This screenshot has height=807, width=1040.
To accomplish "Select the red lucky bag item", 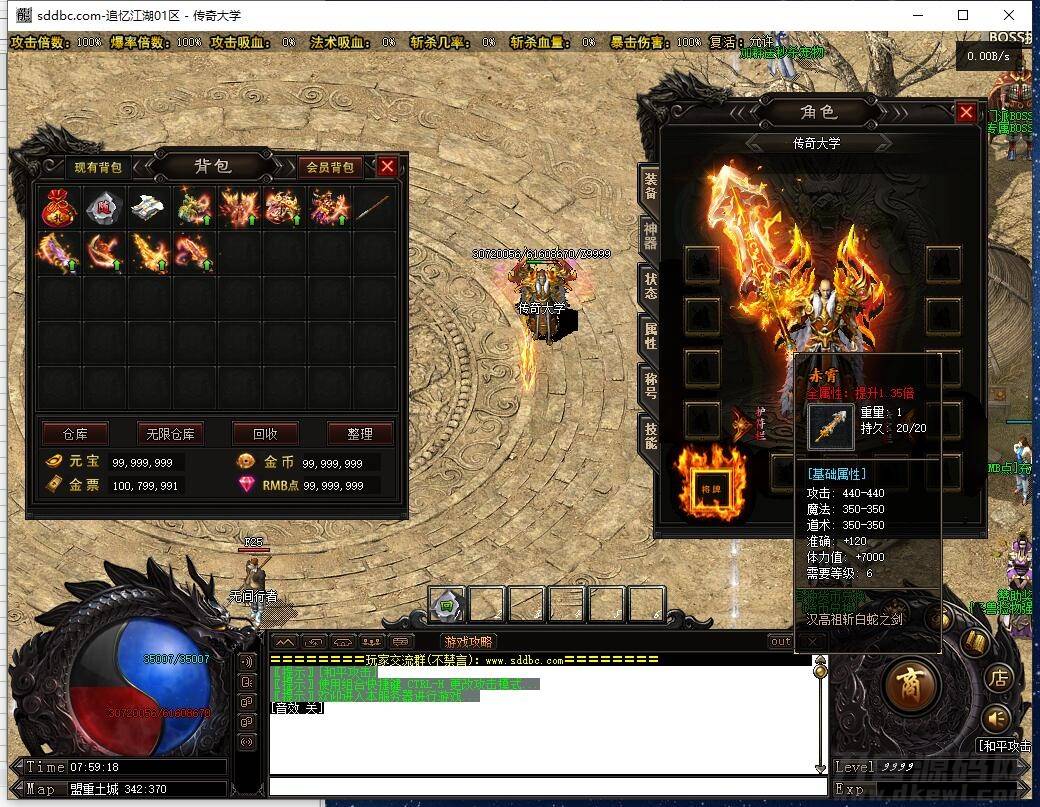I will pyautogui.click(x=59, y=207).
